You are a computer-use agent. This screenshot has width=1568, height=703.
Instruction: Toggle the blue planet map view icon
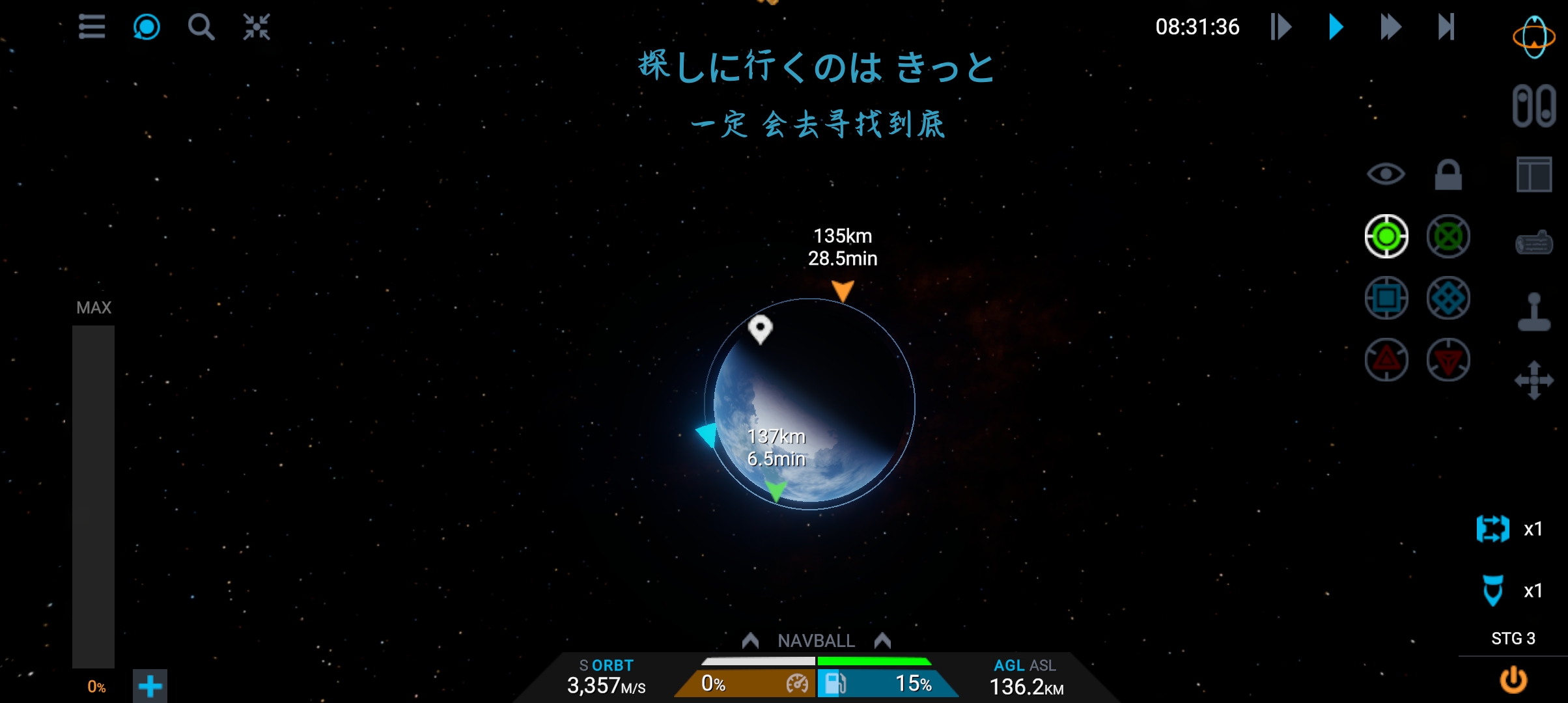click(x=147, y=27)
